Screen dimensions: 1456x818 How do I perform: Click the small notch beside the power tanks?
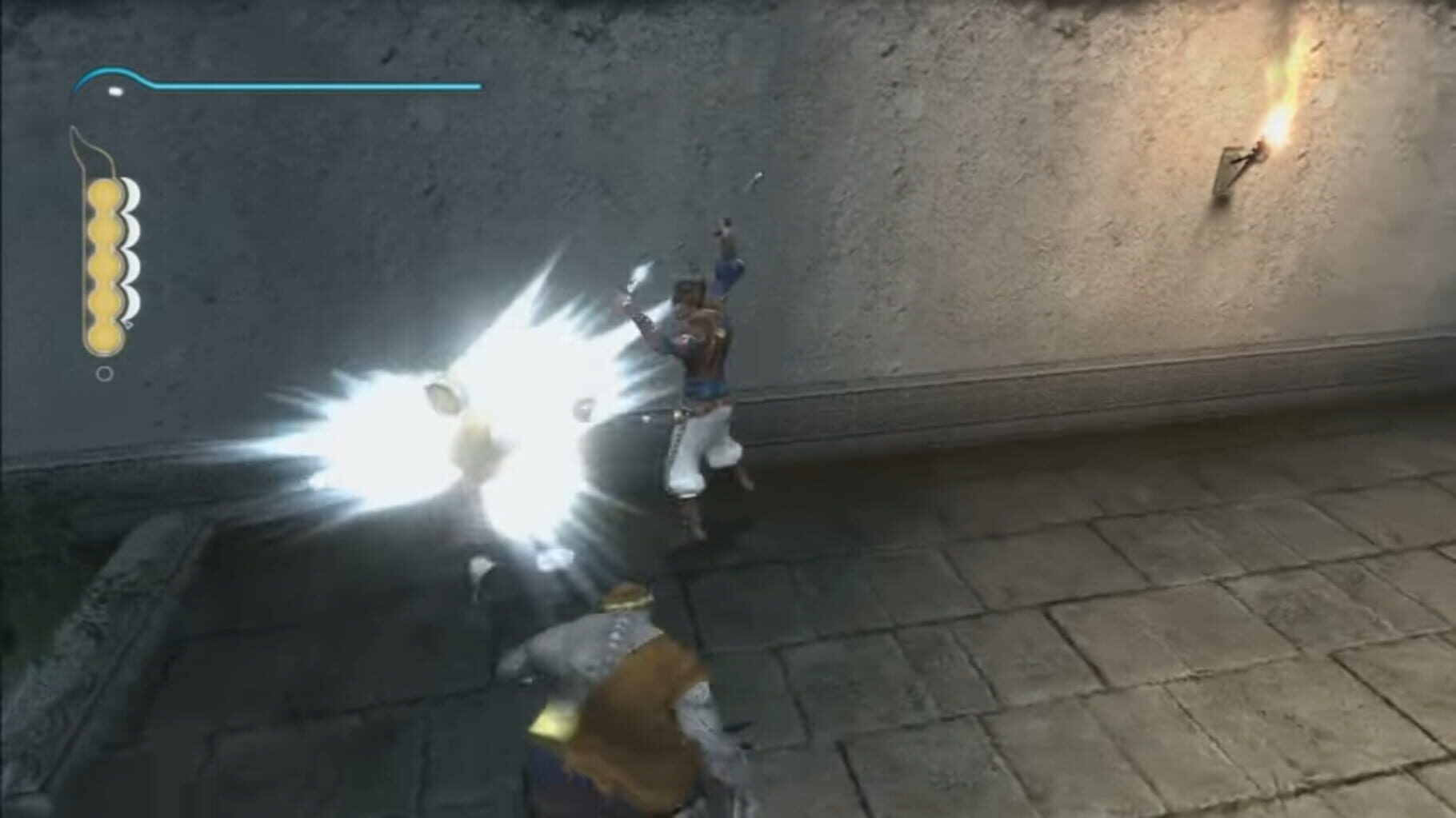128,325
